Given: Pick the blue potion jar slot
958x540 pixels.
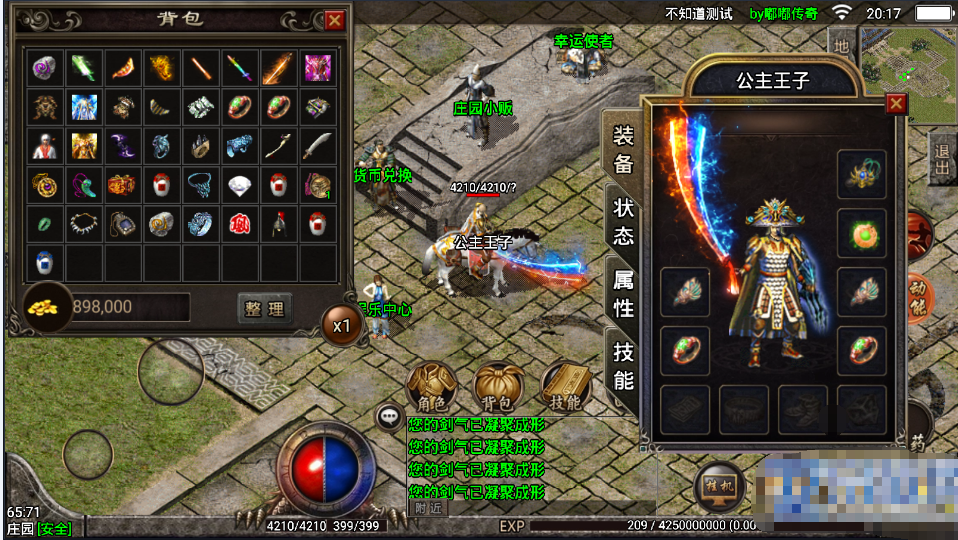Looking at the screenshot, I should 46,263.
